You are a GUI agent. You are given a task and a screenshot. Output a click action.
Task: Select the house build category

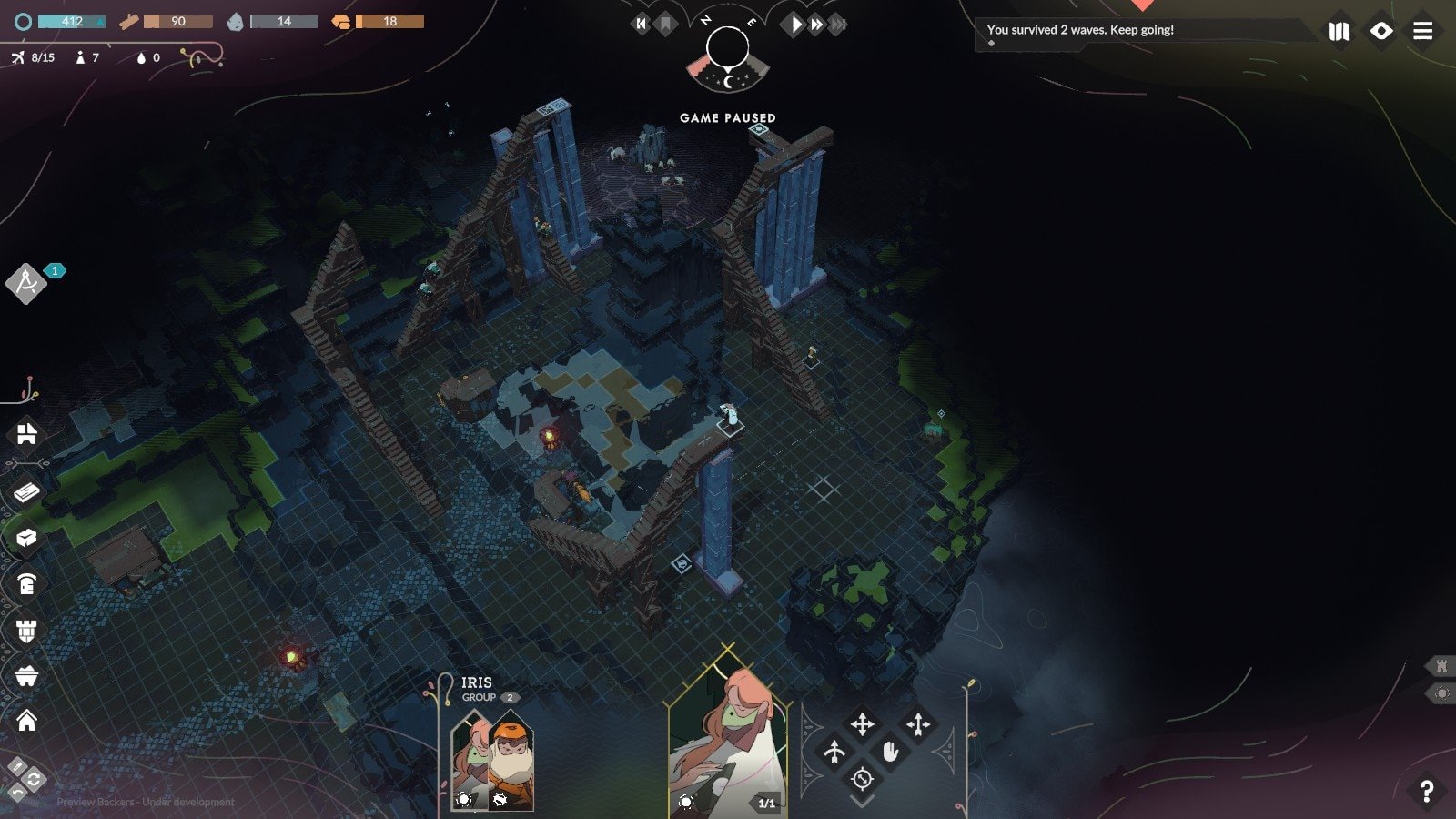coord(26,721)
